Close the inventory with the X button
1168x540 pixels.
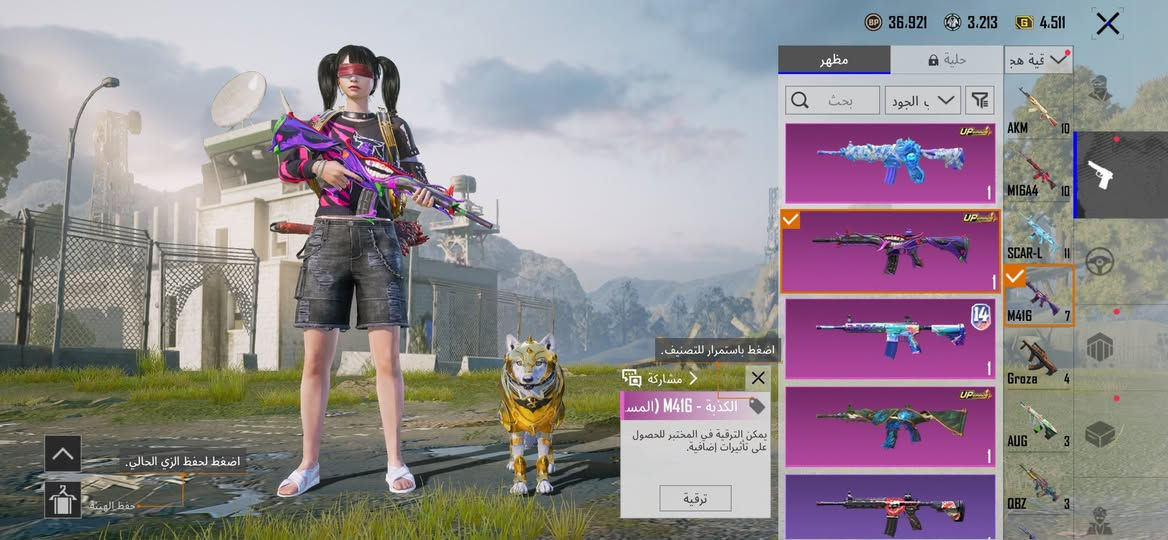point(1107,23)
